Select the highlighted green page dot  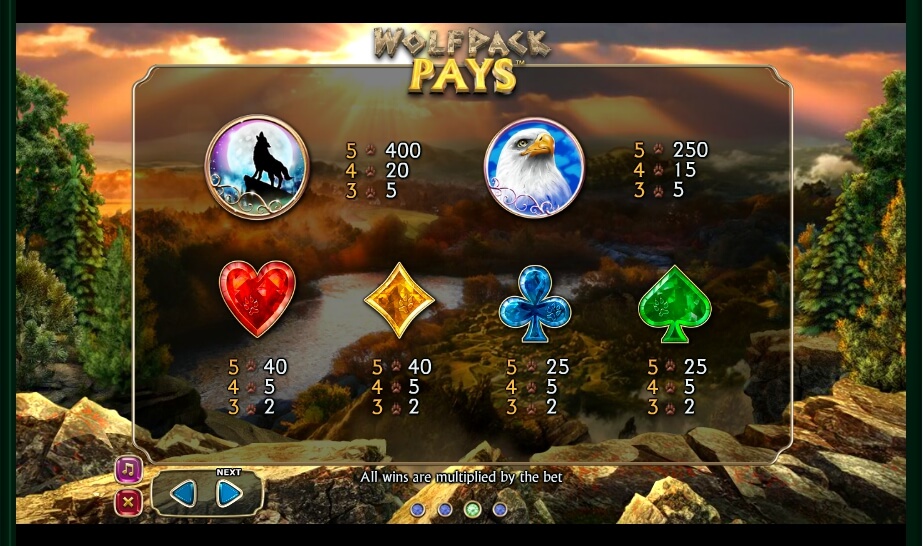click(x=473, y=510)
